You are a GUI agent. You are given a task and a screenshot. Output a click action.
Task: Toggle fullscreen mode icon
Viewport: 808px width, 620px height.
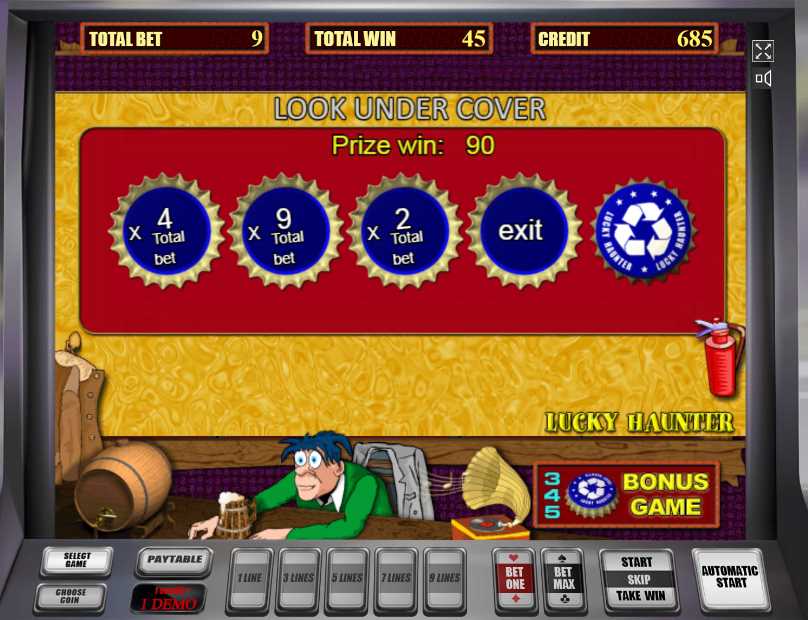coord(763,51)
